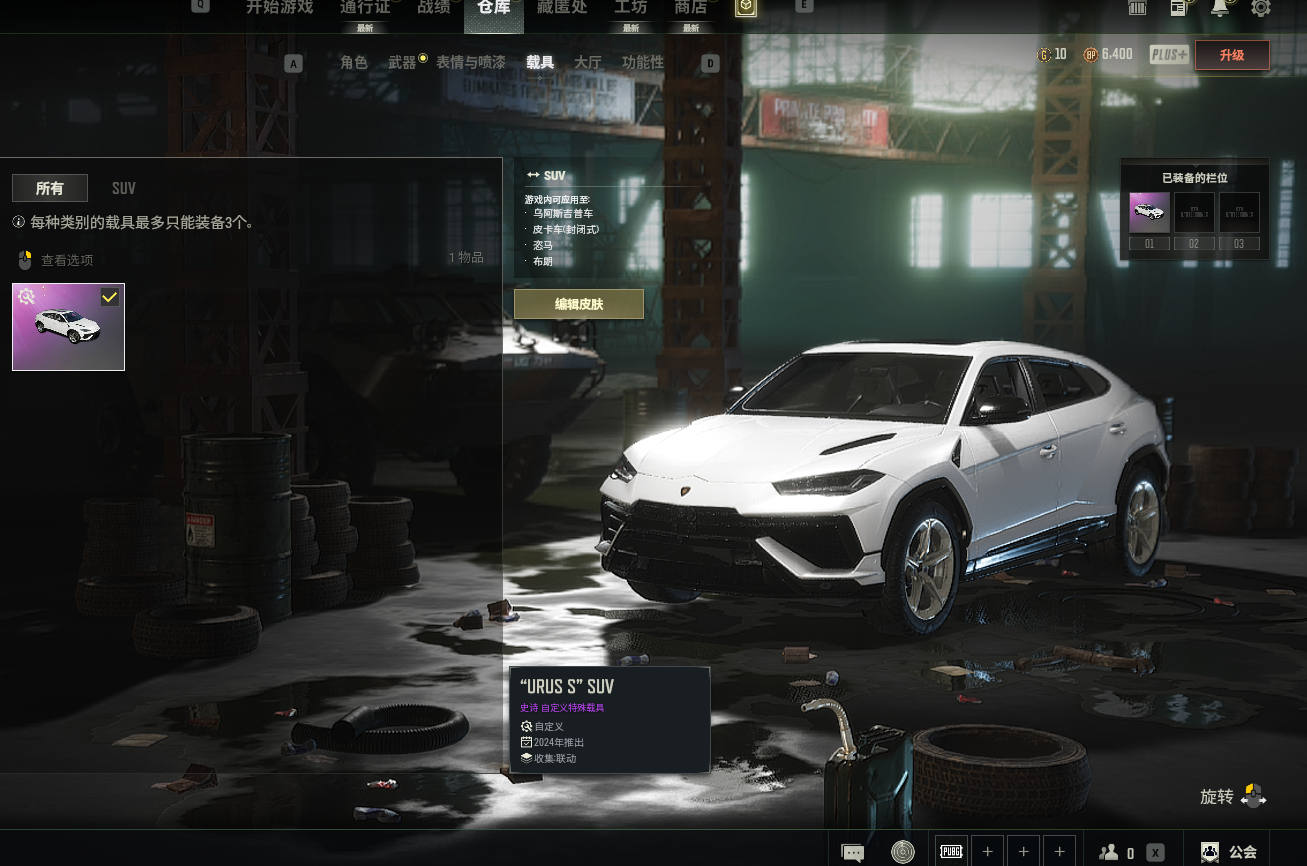
Task: Click the red 升级 upgrade button
Action: pyautogui.click(x=1232, y=55)
